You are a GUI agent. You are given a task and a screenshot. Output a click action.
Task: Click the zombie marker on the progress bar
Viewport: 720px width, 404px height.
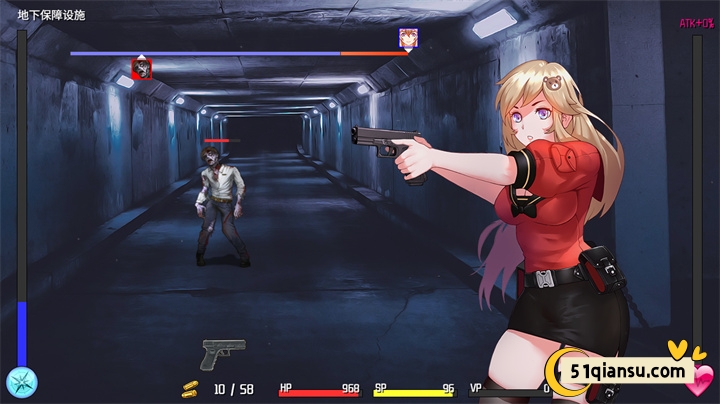pos(142,68)
